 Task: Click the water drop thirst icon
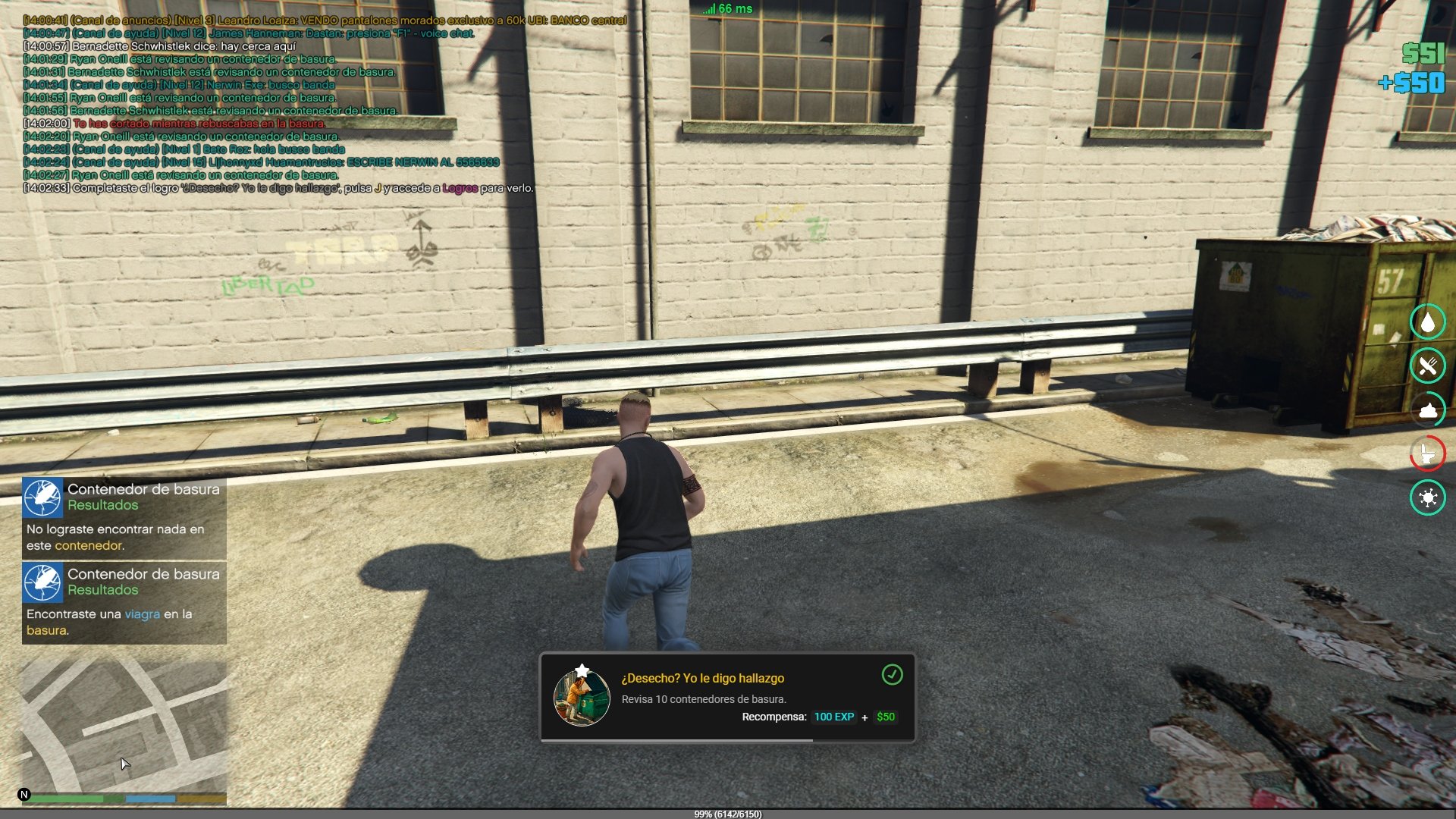point(1427,322)
